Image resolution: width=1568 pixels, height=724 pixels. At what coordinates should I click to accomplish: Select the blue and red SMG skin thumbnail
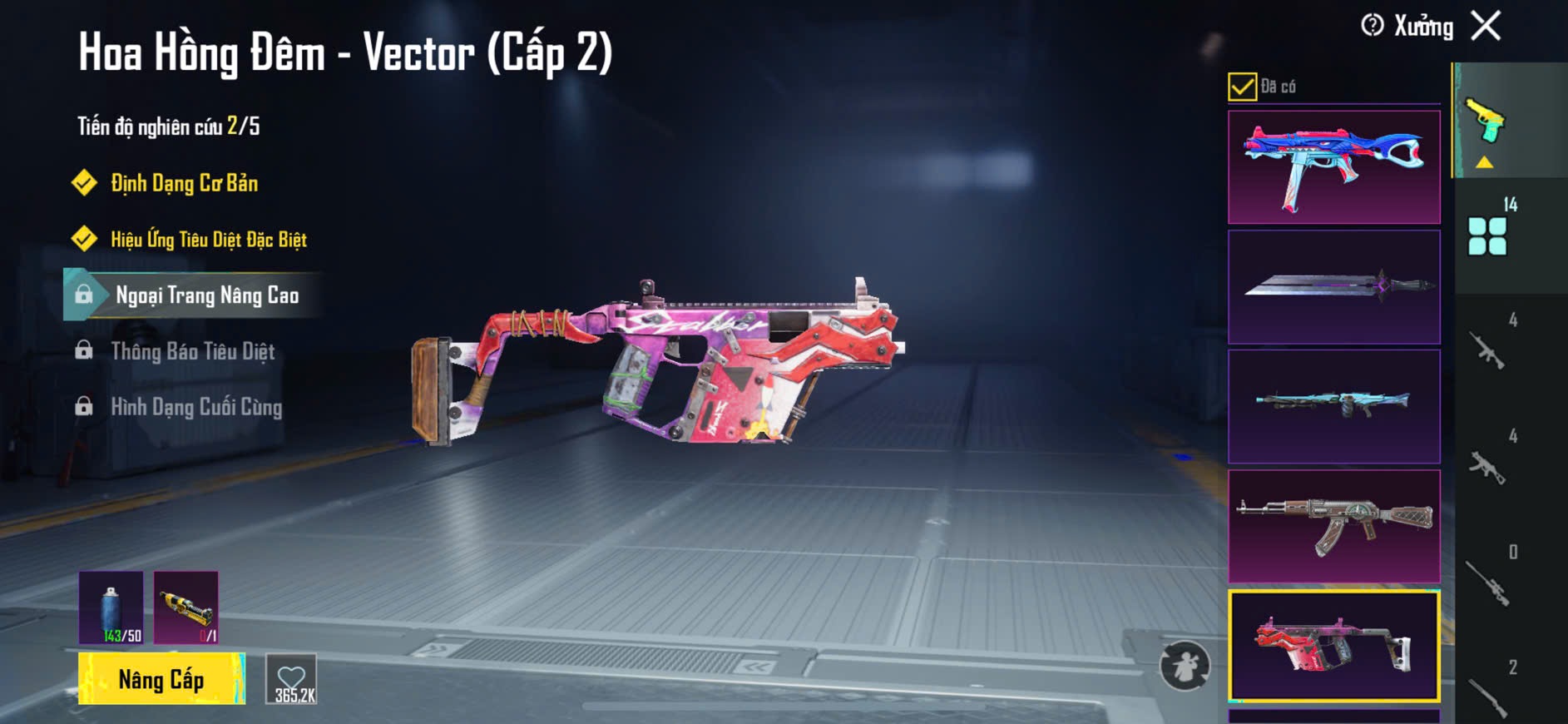point(1333,167)
